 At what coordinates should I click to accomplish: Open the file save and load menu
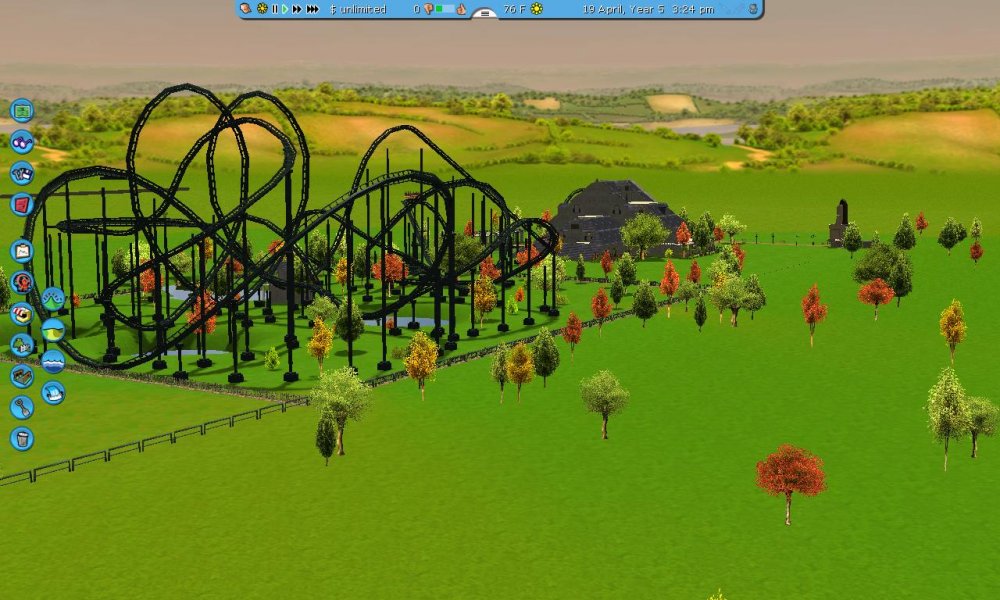click(x=22, y=173)
